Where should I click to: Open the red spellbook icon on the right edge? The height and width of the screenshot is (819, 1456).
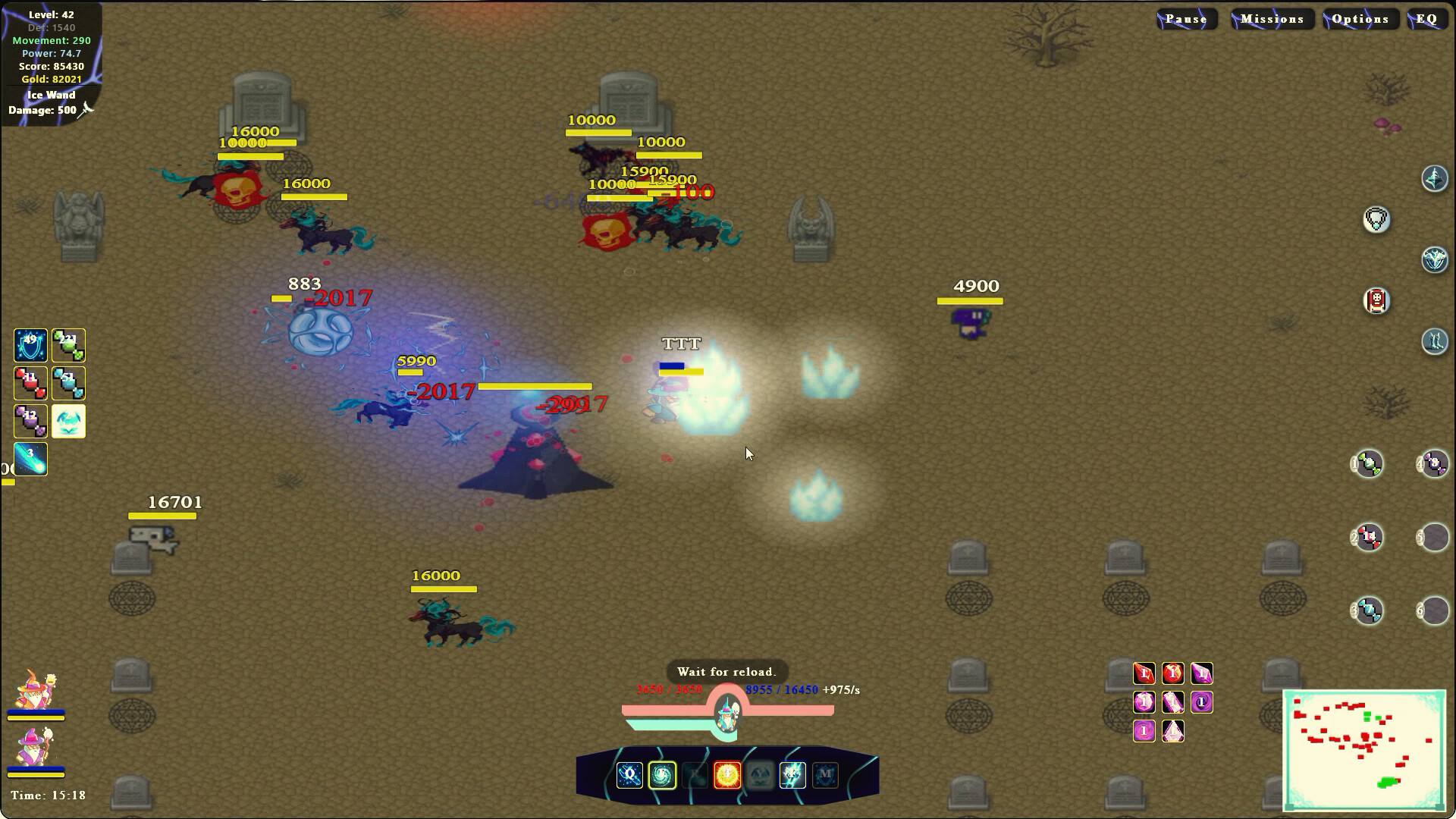pos(1377,301)
